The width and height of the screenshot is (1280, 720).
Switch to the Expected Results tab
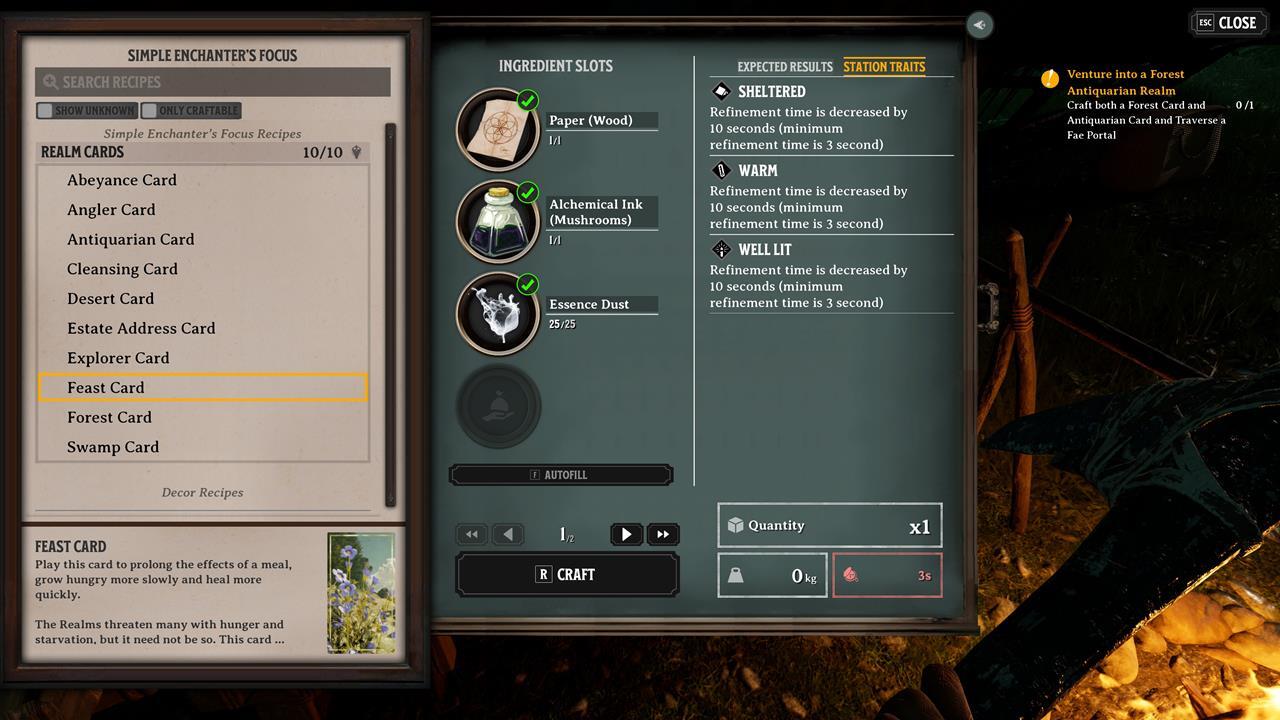pyautogui.click(x=784, y=67)
